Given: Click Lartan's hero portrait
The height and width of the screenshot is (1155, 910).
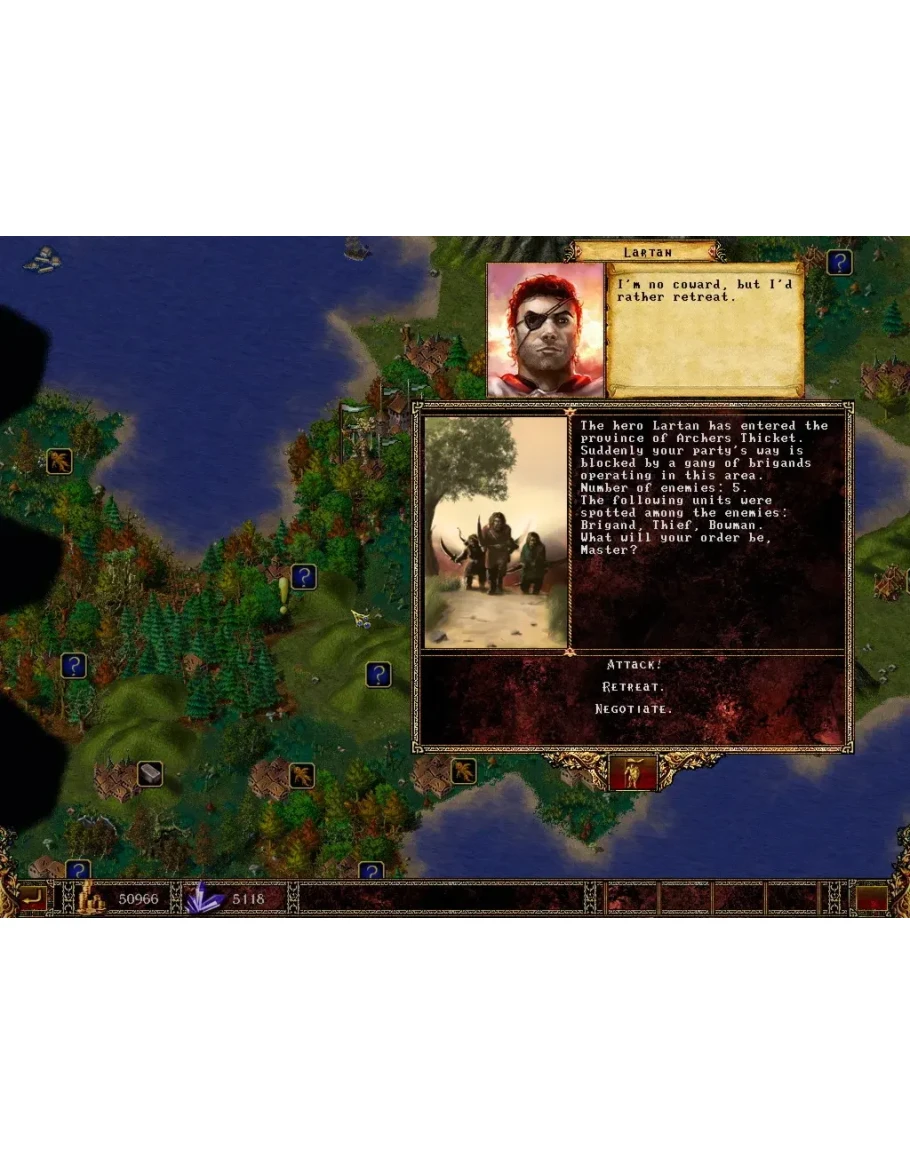Looking at the screenshot, I should click(545, 329).
